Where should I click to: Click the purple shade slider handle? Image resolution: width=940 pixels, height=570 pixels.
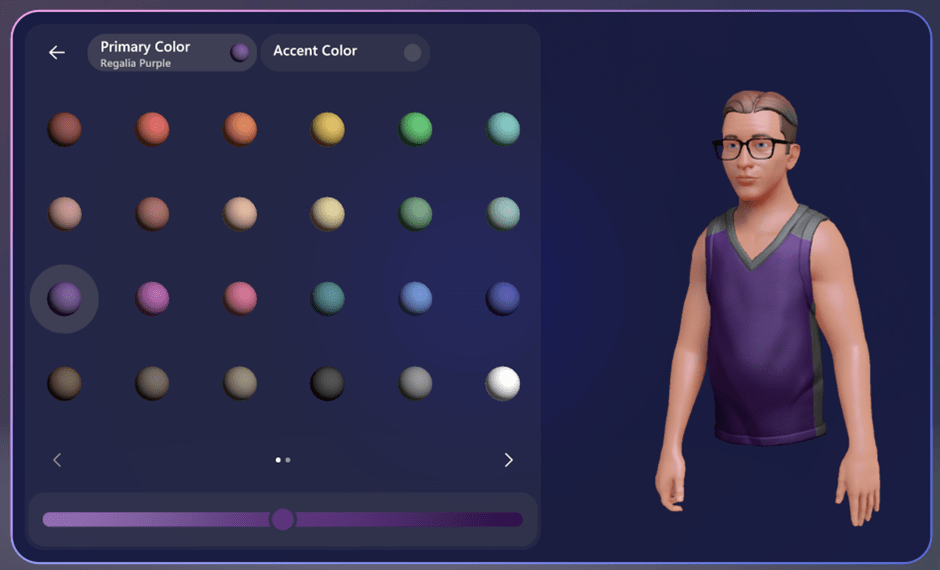283,519
